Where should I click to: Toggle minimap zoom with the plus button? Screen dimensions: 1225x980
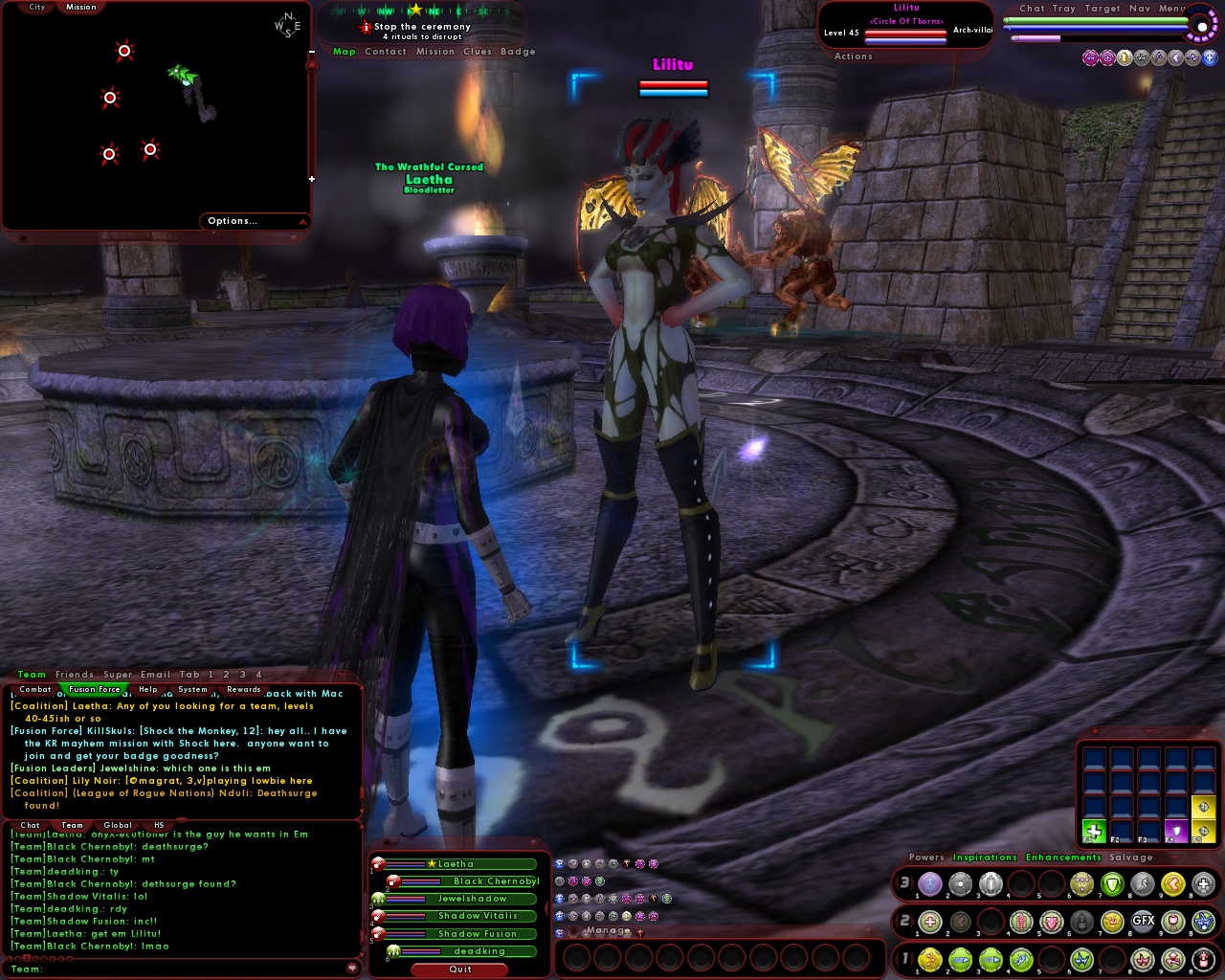tap(313, 179)
